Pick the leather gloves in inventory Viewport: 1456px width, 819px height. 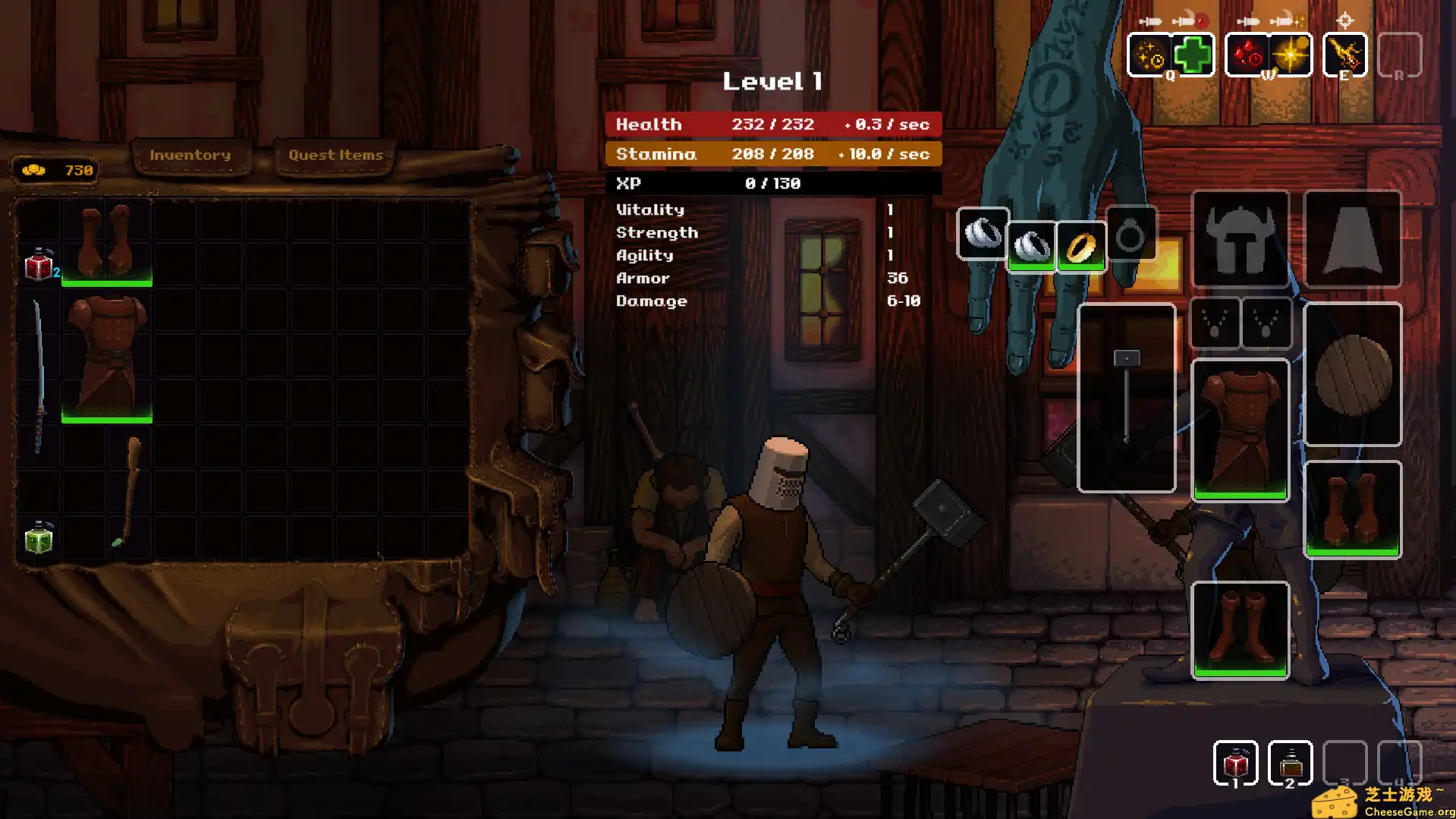pyautogui.click(x=107, y=243)
